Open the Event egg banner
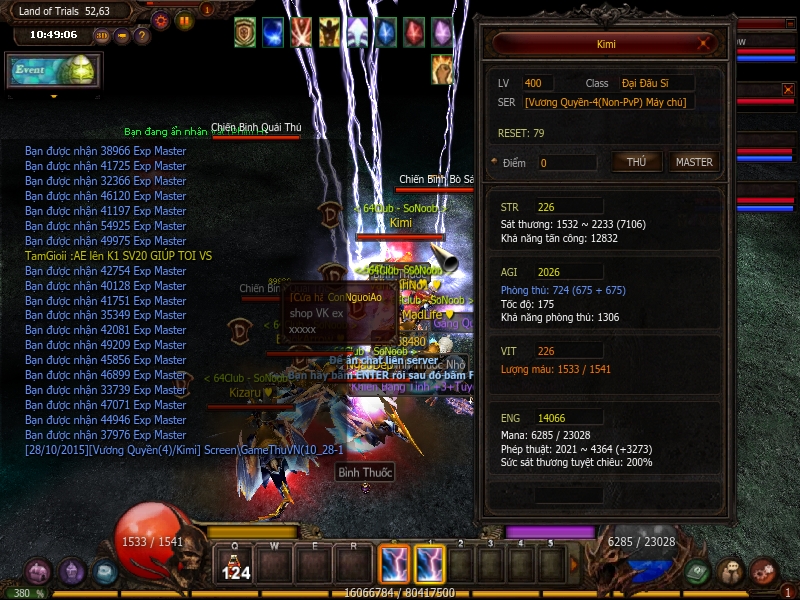 52,70
